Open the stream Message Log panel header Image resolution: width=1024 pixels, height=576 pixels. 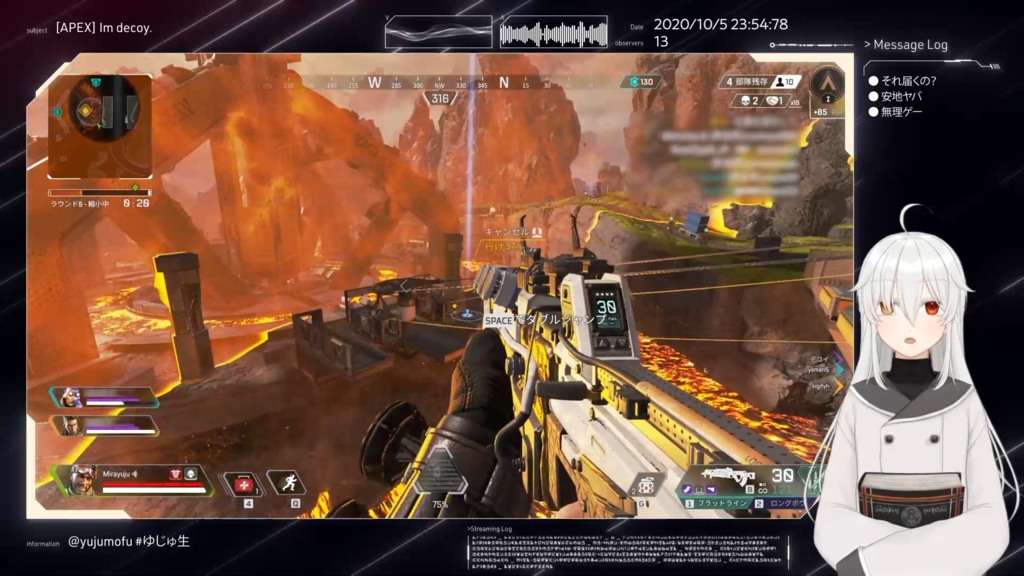pos(910,45)
